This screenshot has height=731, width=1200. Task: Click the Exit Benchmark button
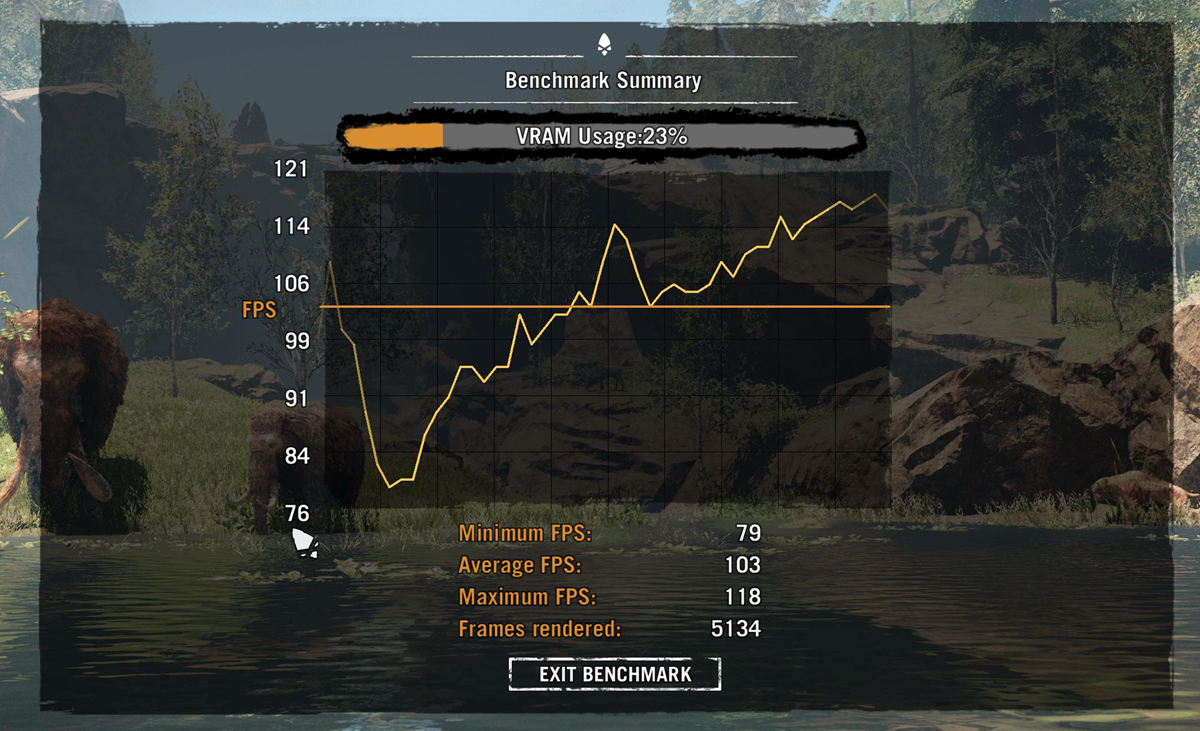(x=615, y=674)
